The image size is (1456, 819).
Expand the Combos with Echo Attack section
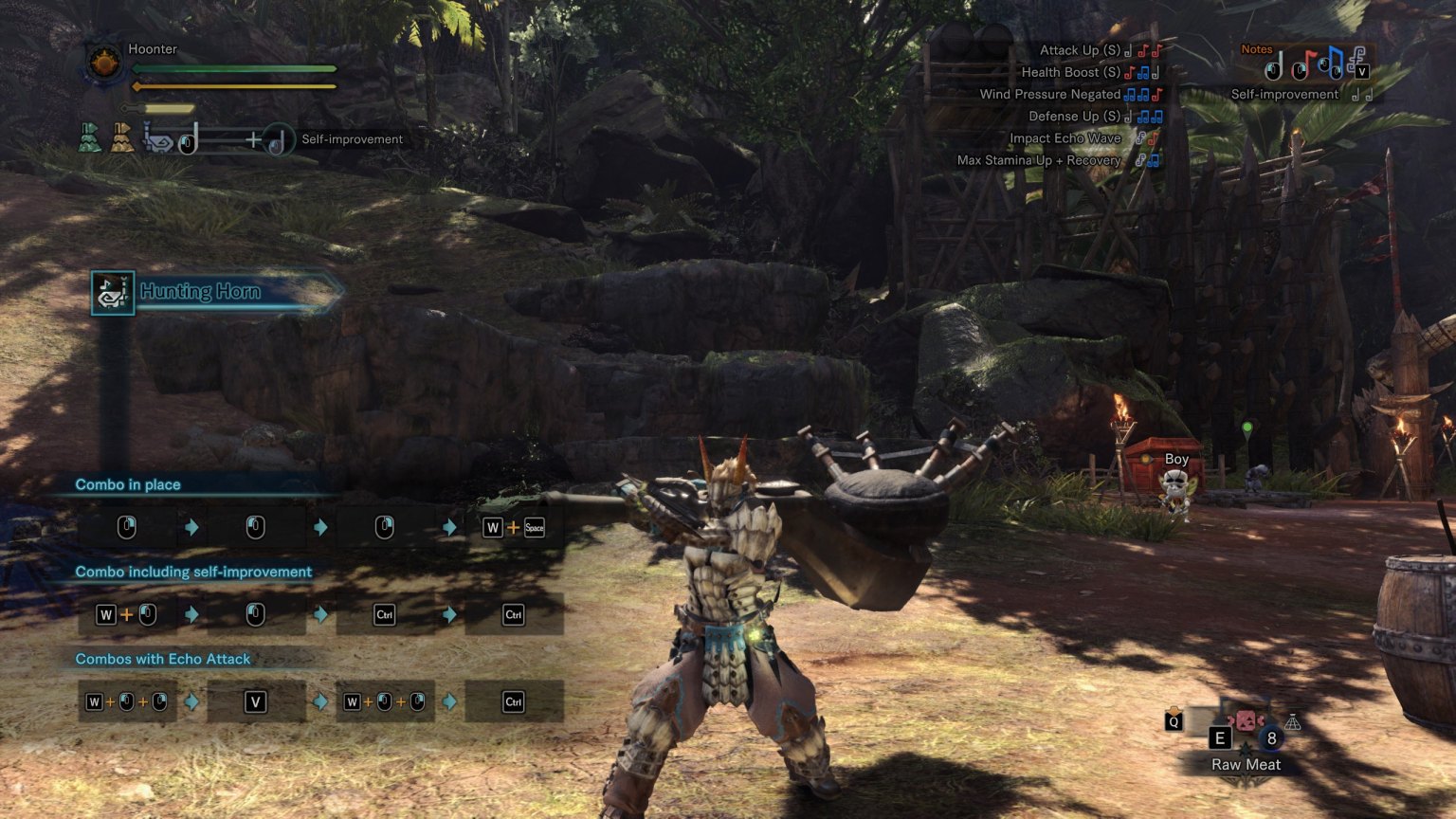click(x=162, y=658)
